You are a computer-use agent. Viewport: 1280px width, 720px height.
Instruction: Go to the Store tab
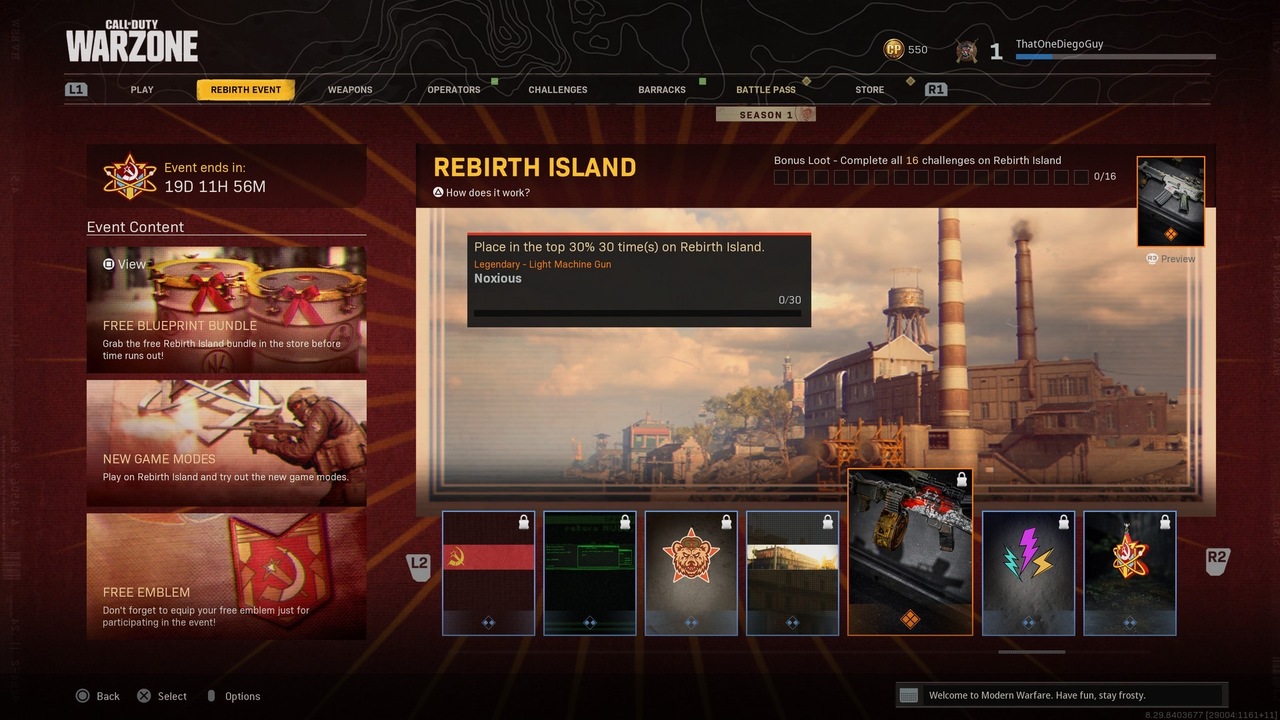pos(869,90)
